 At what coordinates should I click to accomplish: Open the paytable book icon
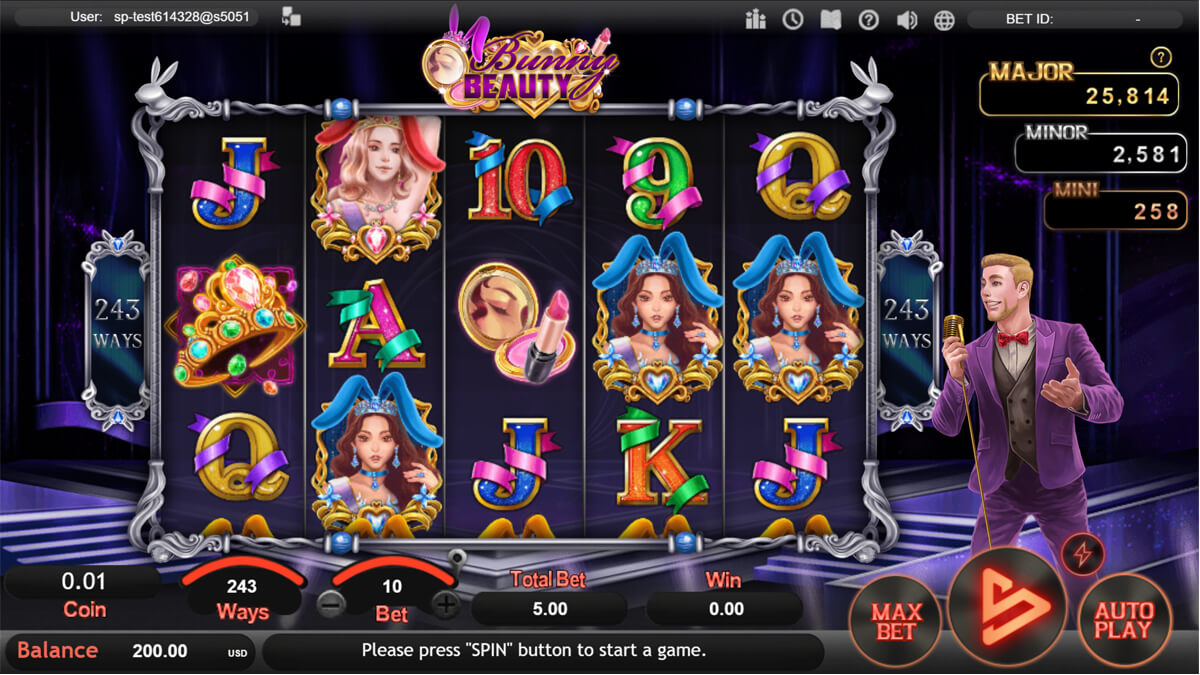pyautogui.click(x=831, y=19)
